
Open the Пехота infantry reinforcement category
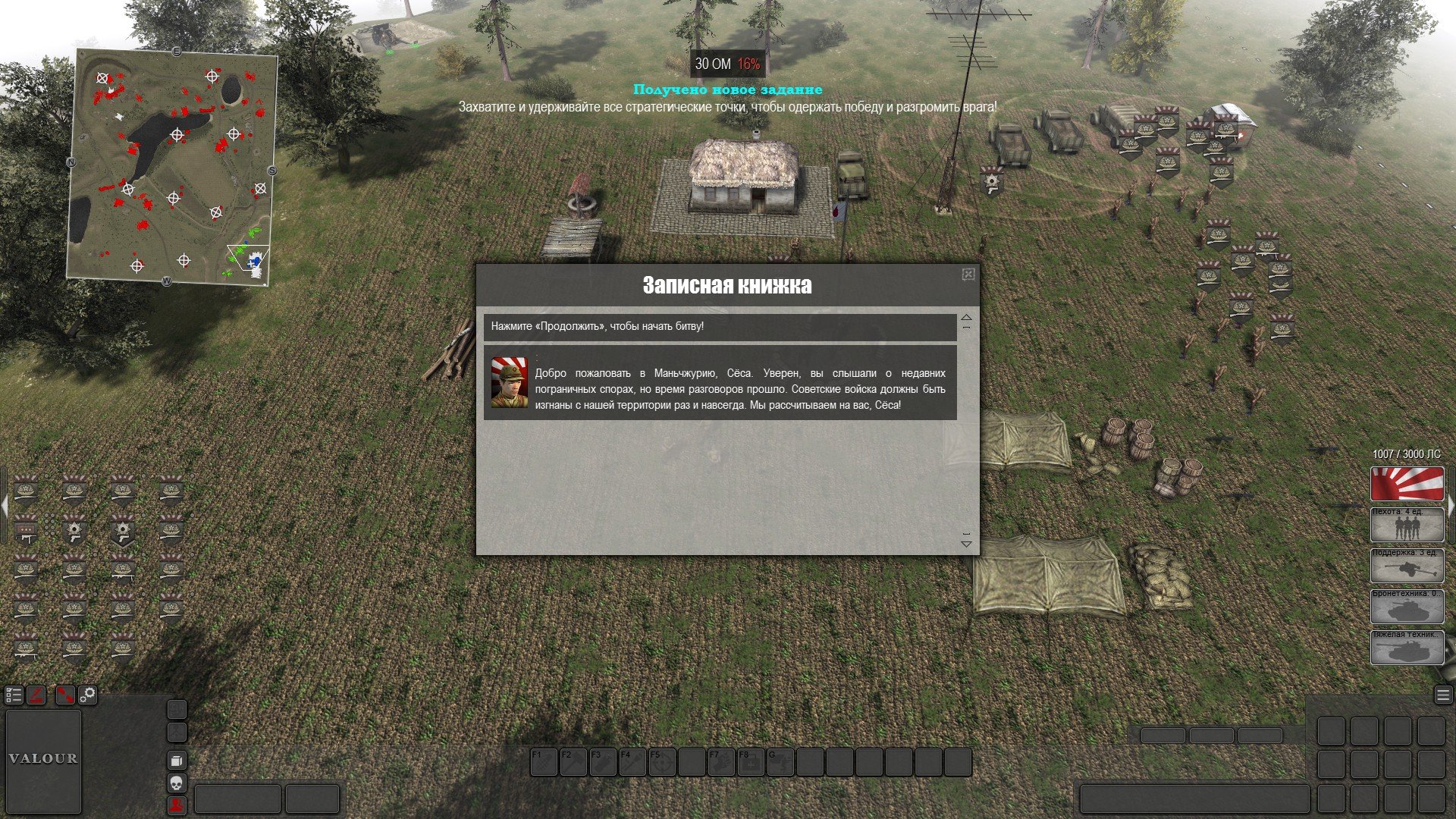click(1407, 525)
